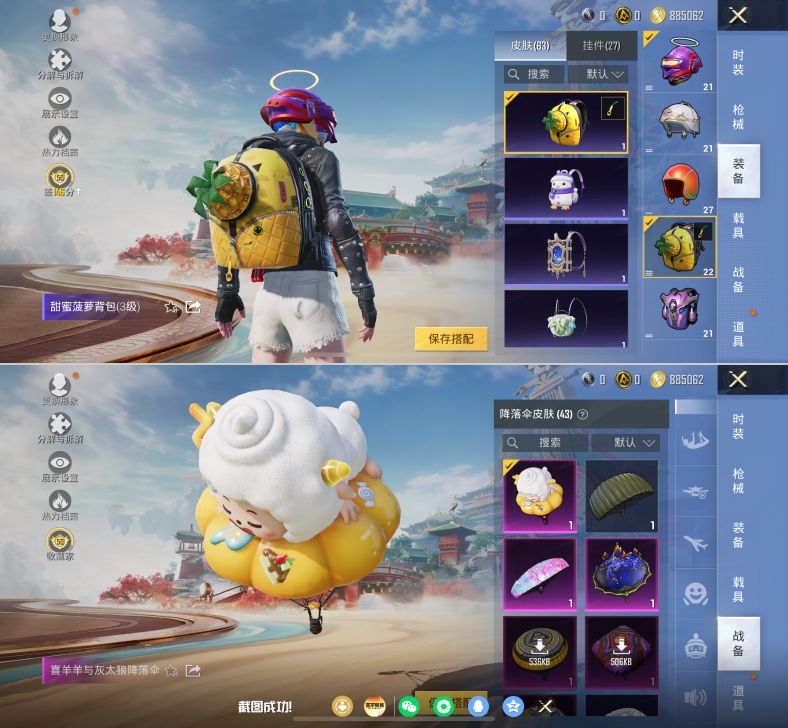
Task: Select the purple mecha backpack slot
Action: [680, 306]
